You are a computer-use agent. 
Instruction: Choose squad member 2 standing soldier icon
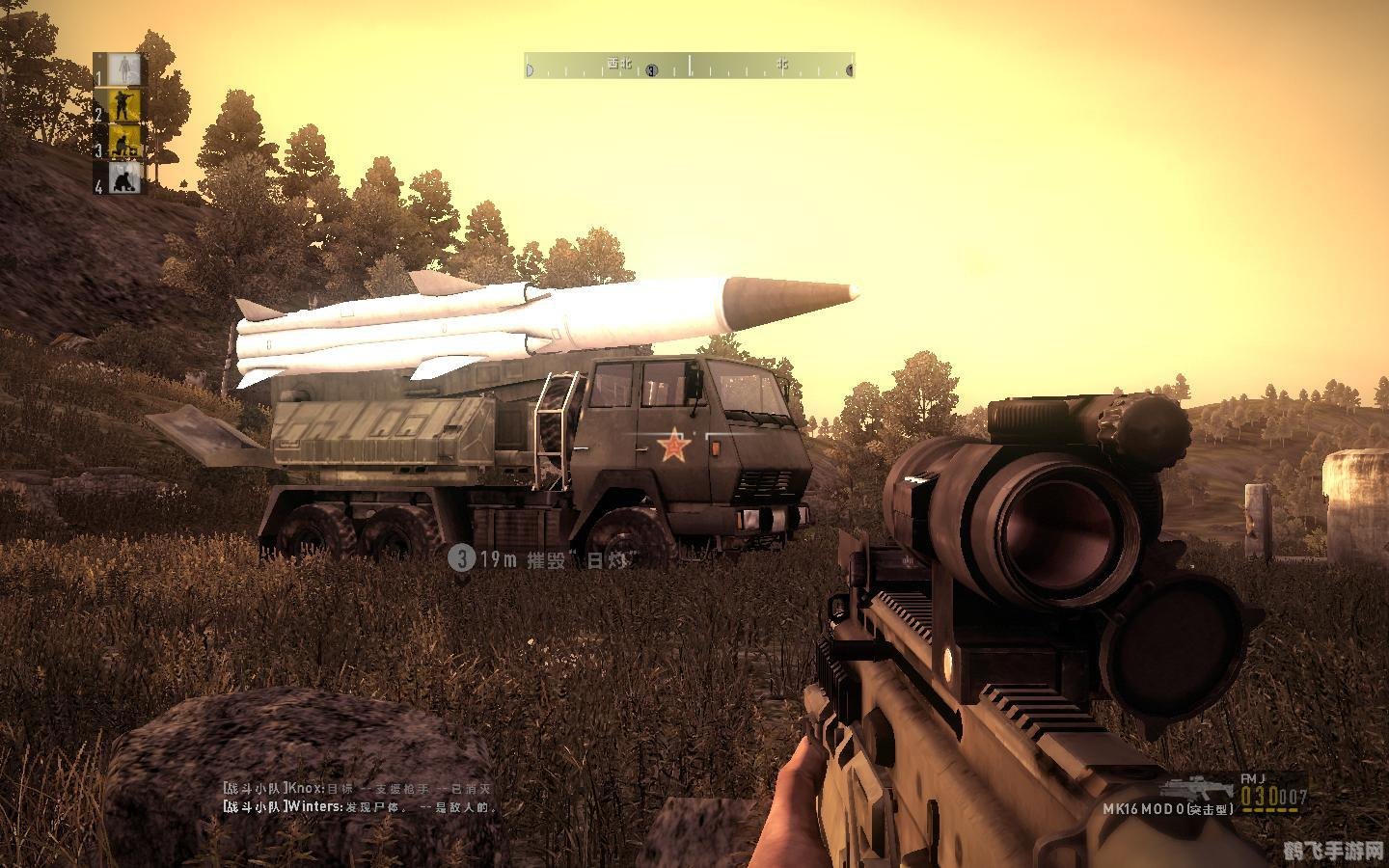coord(123,105)
